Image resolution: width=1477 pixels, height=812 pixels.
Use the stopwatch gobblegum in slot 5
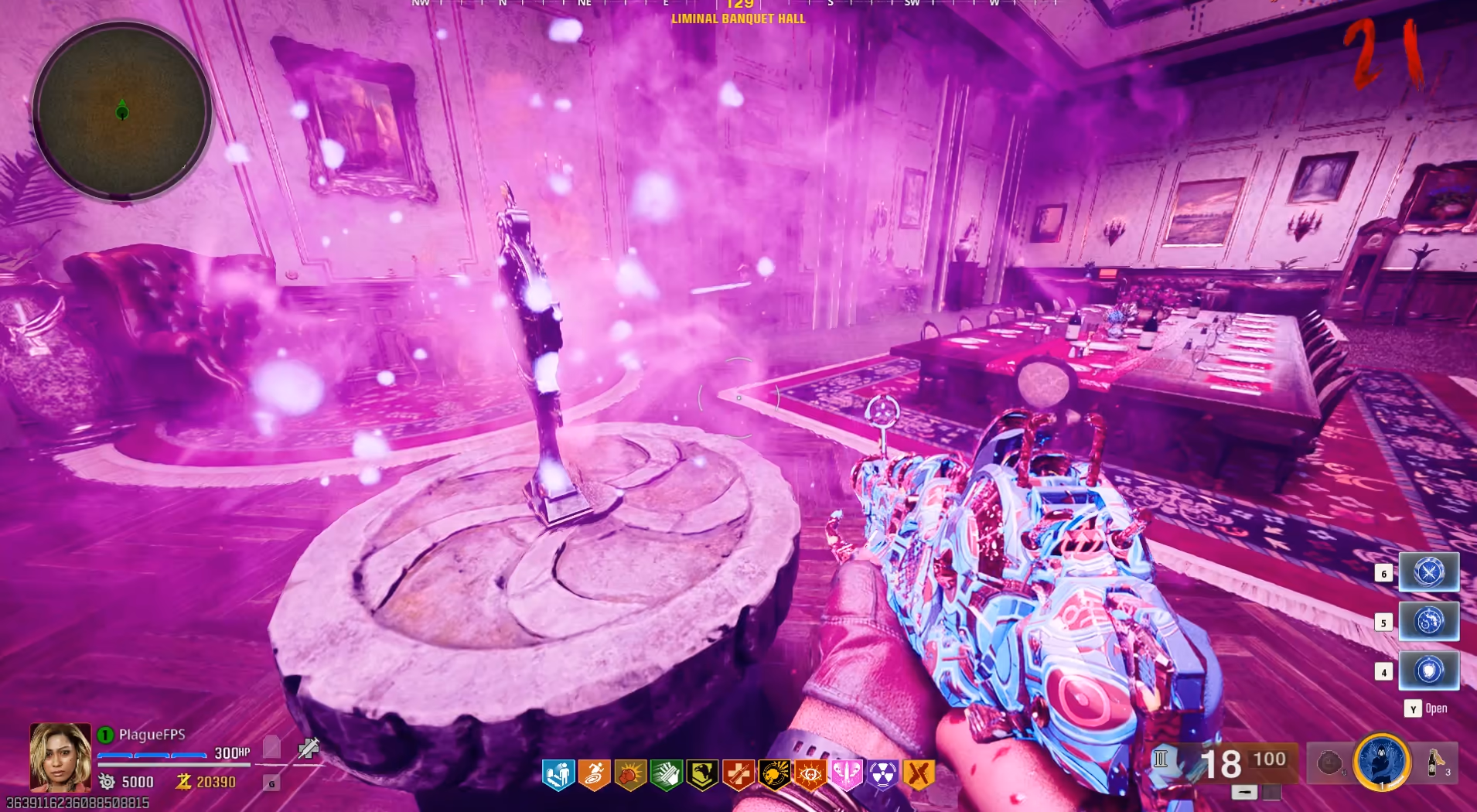[1428, 621]
